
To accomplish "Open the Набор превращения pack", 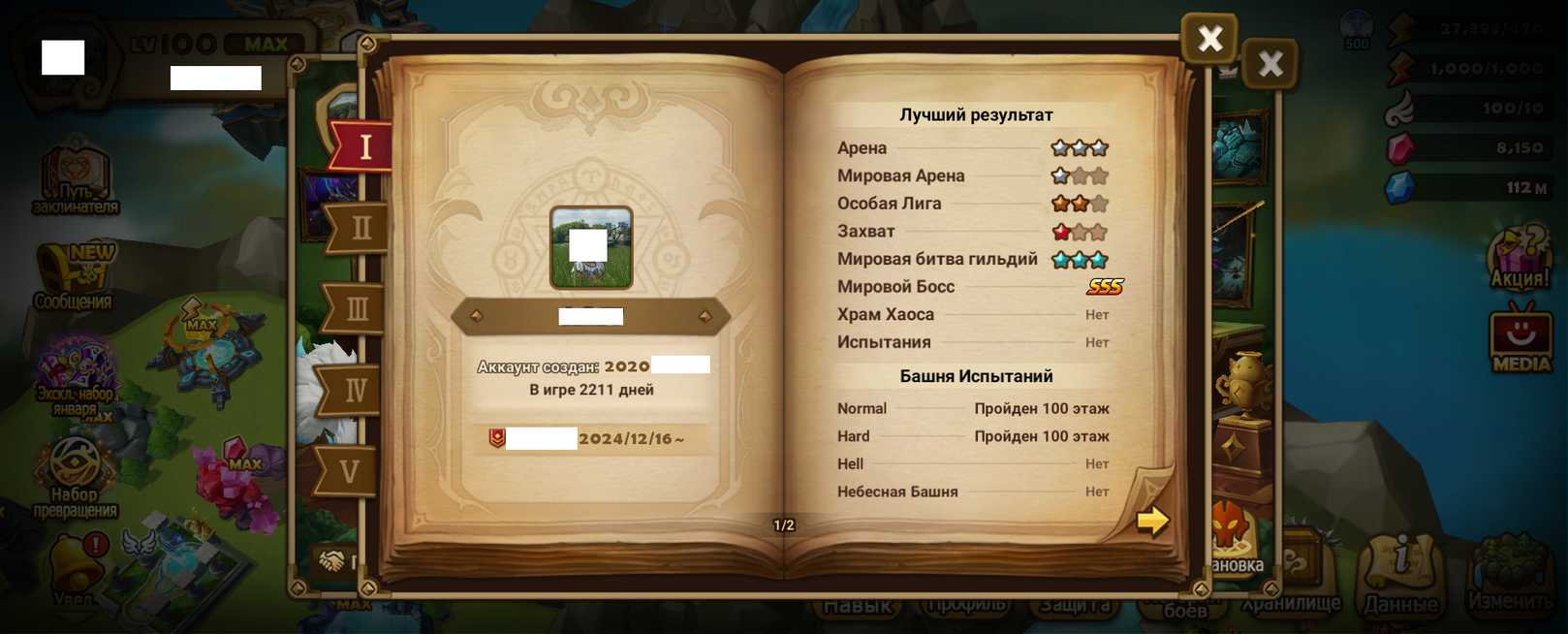I will tap(75, 475).
